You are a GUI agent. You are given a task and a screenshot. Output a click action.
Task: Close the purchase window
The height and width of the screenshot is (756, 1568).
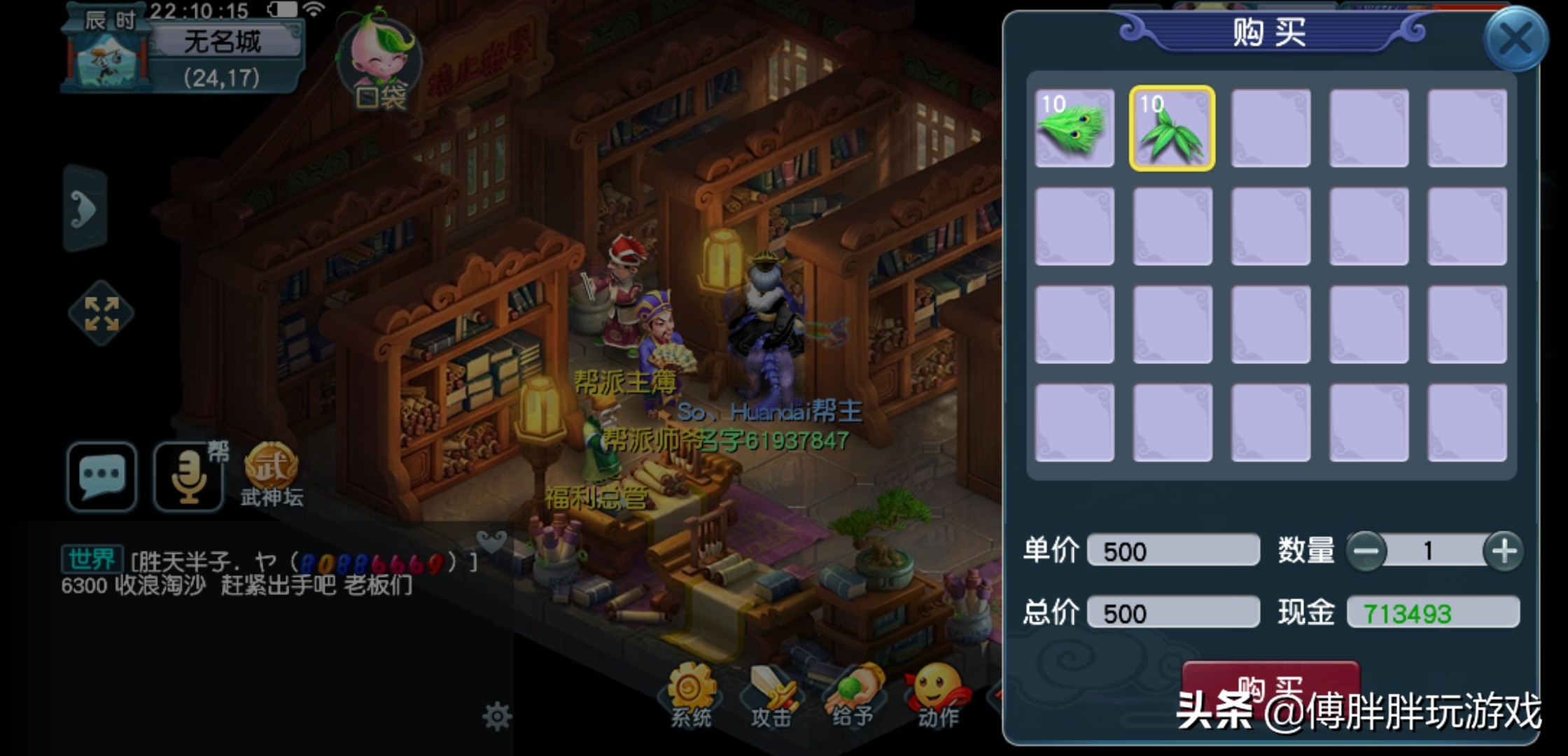[1515, 39]
